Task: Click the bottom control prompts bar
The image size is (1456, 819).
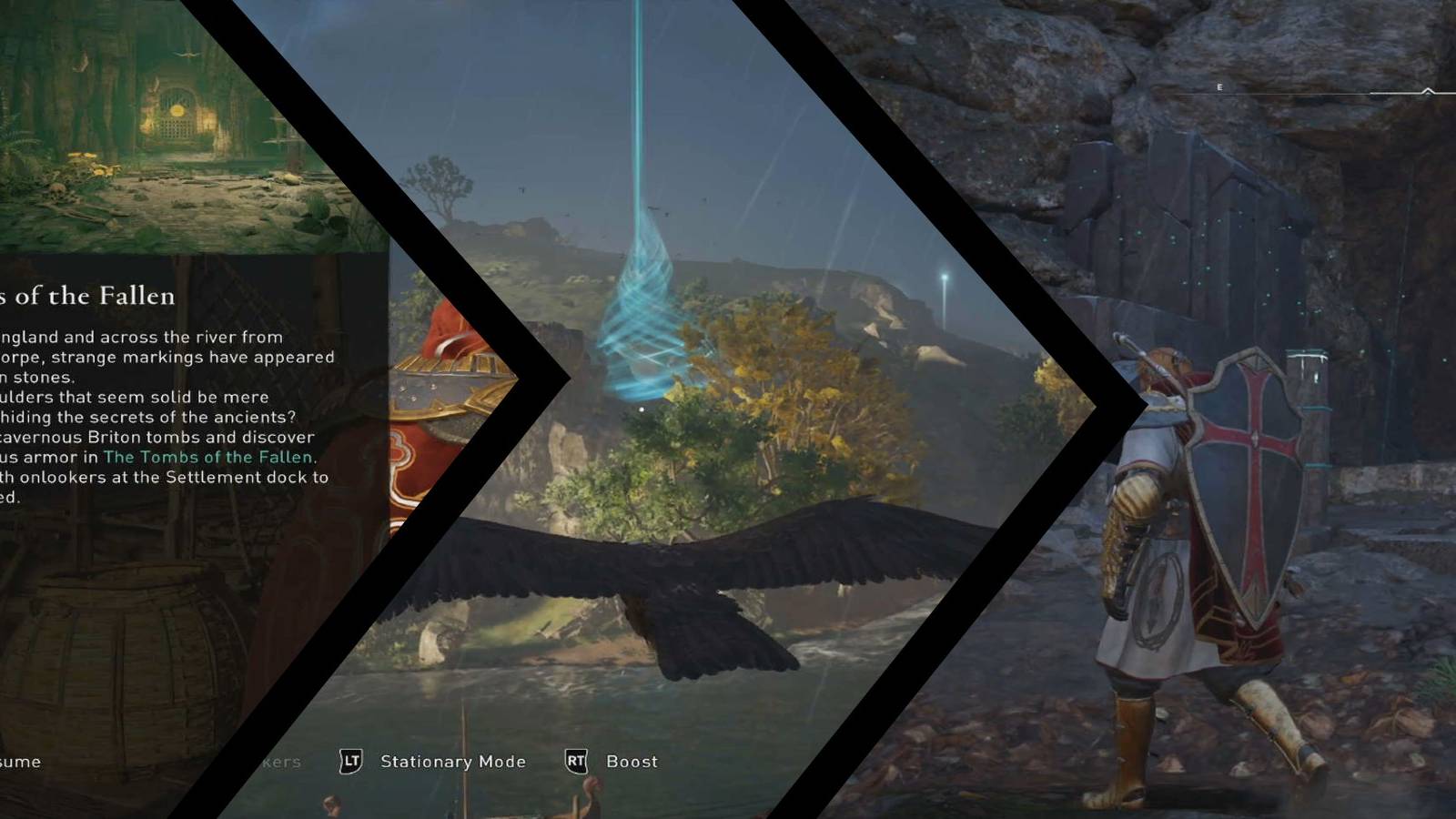Action: pyautogui.click(x=455, y=763)
